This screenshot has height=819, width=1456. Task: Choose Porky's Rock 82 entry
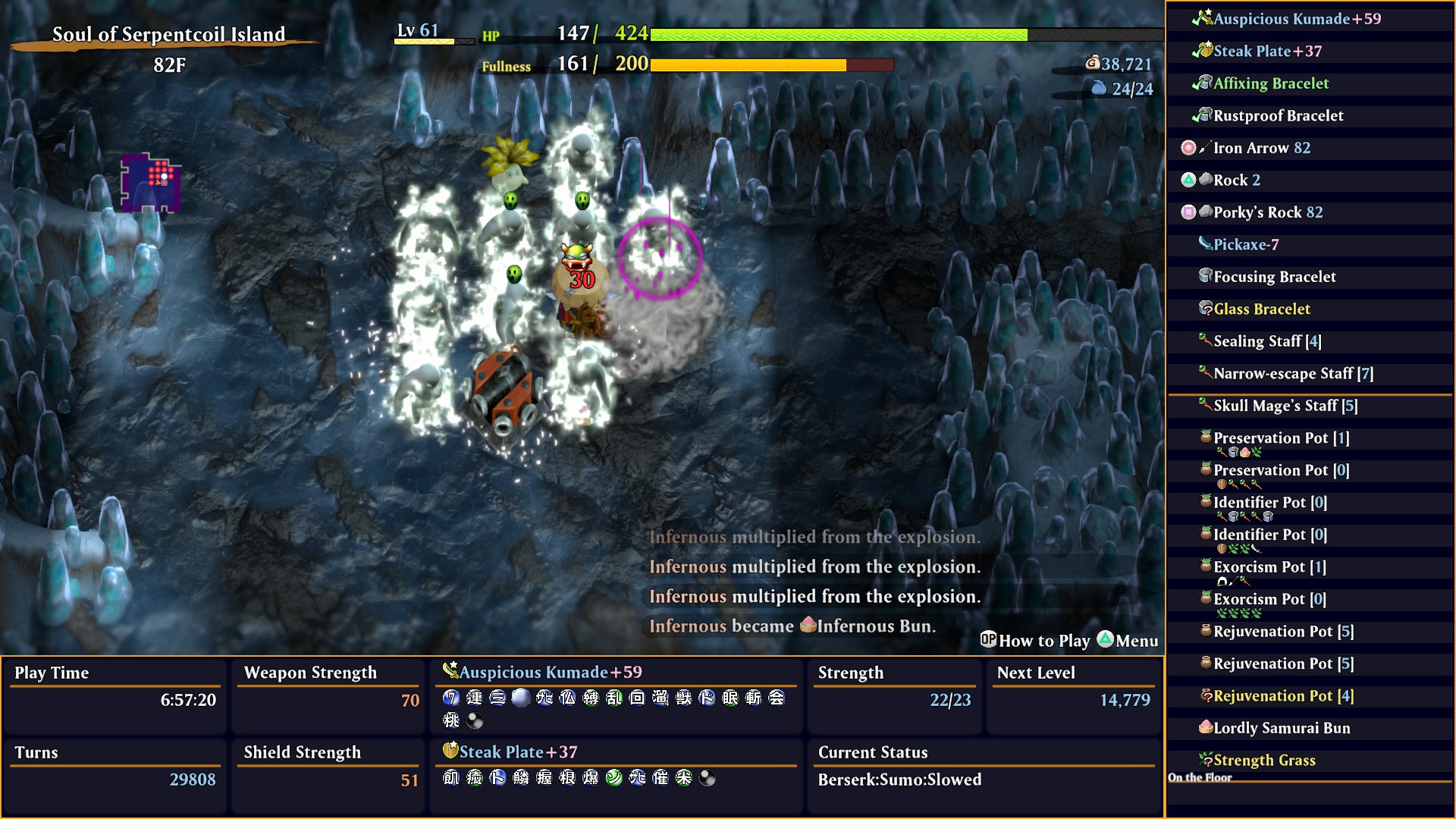[x=1267, y=212]
